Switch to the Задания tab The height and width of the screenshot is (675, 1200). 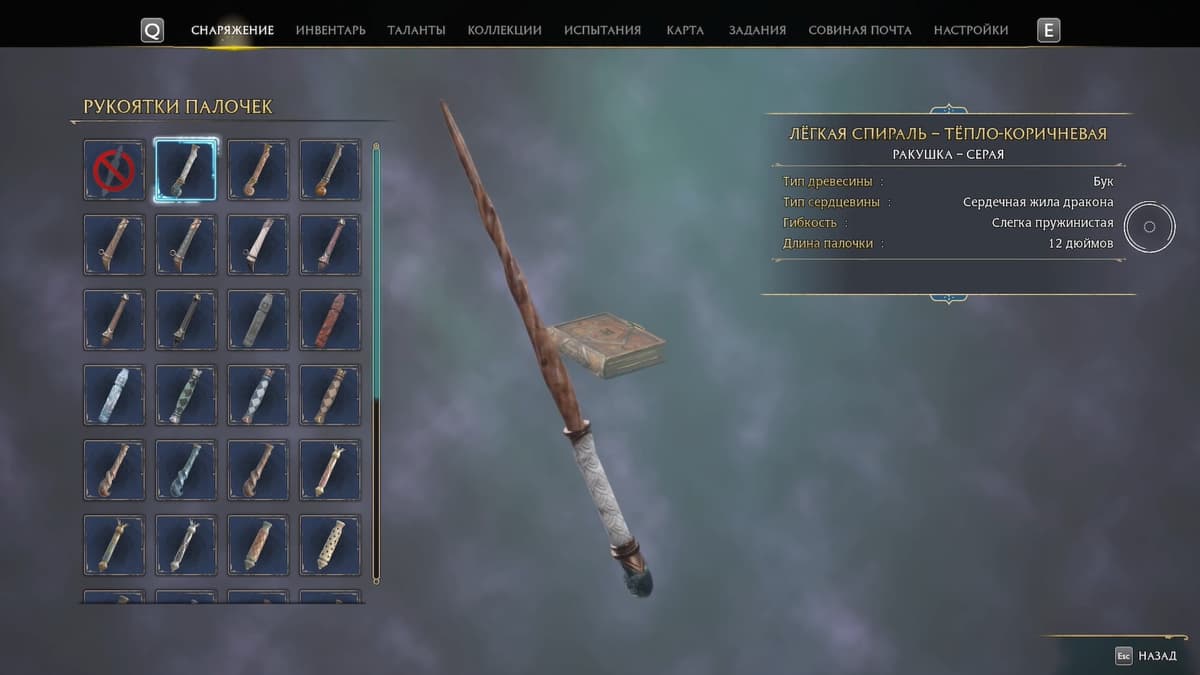(757, 30)
